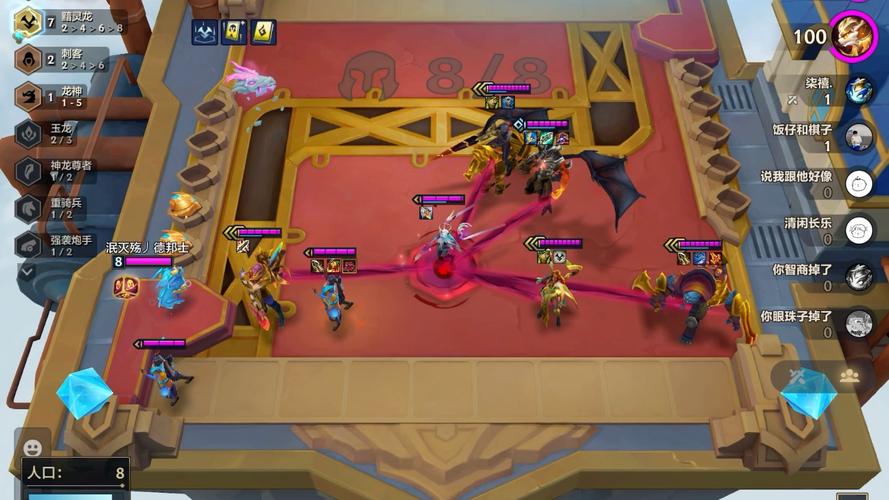Open player 清闲长乐's board

(x=858, y=230)
